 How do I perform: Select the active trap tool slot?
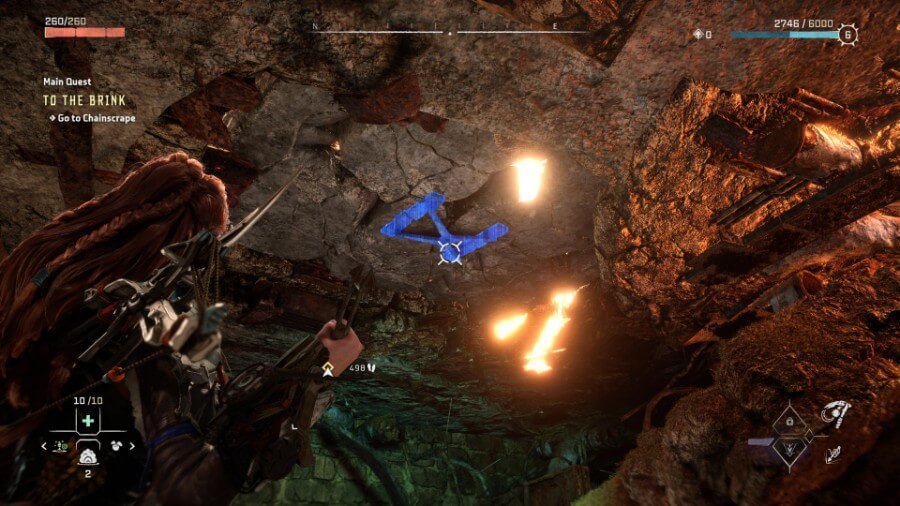click(x=87, y=455)
